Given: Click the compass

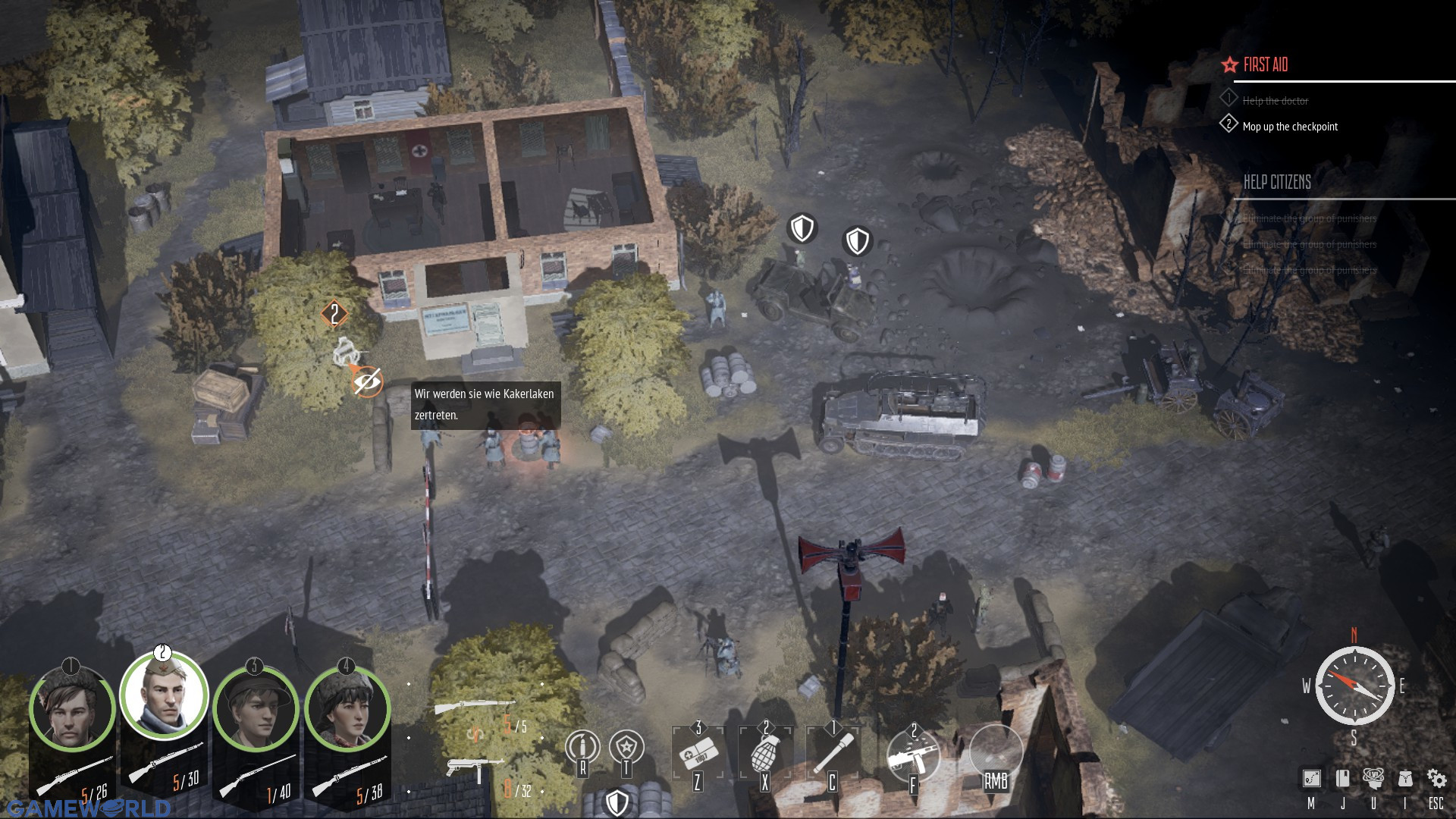Looking at the screenshot, I should pyautogui.click(x=1354, y=686).
